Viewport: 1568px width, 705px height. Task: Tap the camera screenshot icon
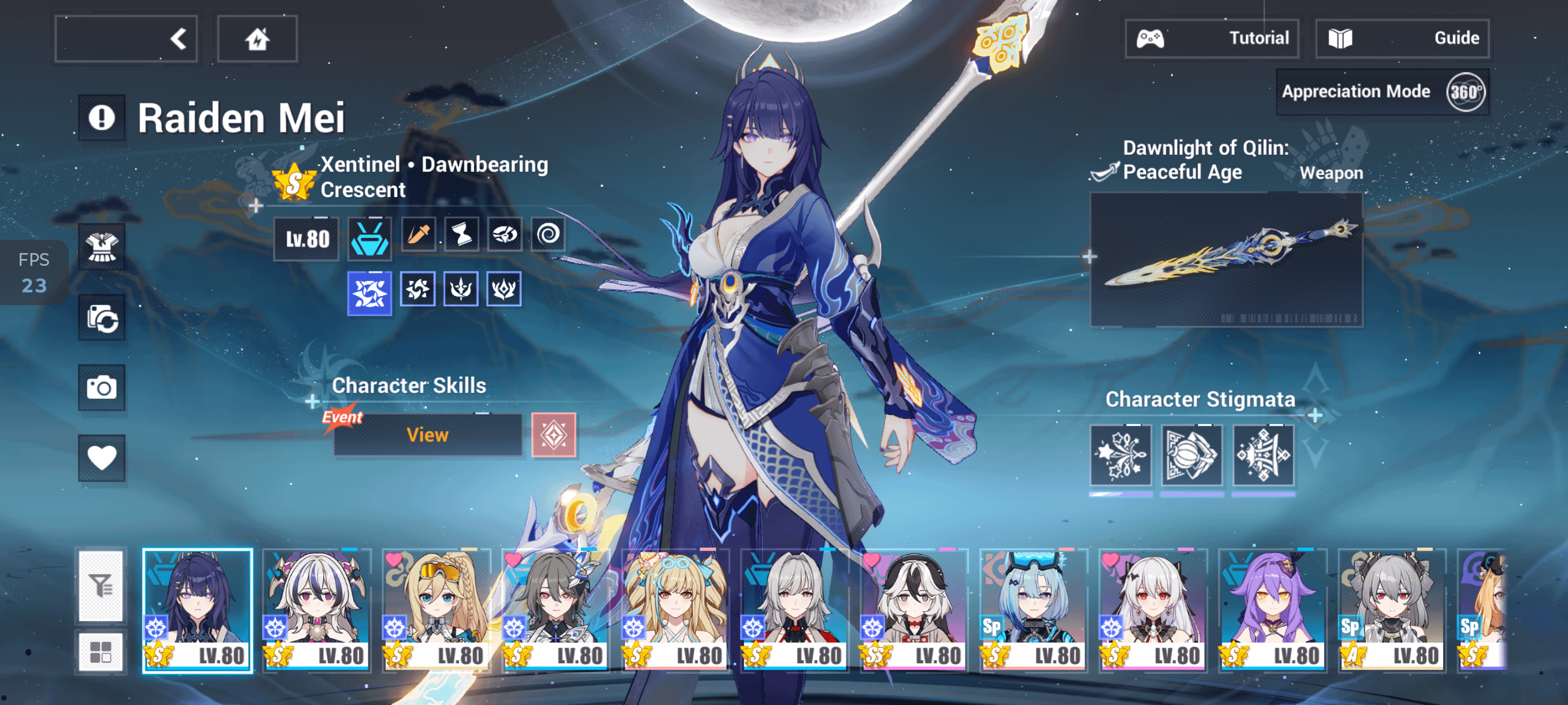[x=102, y=388]
